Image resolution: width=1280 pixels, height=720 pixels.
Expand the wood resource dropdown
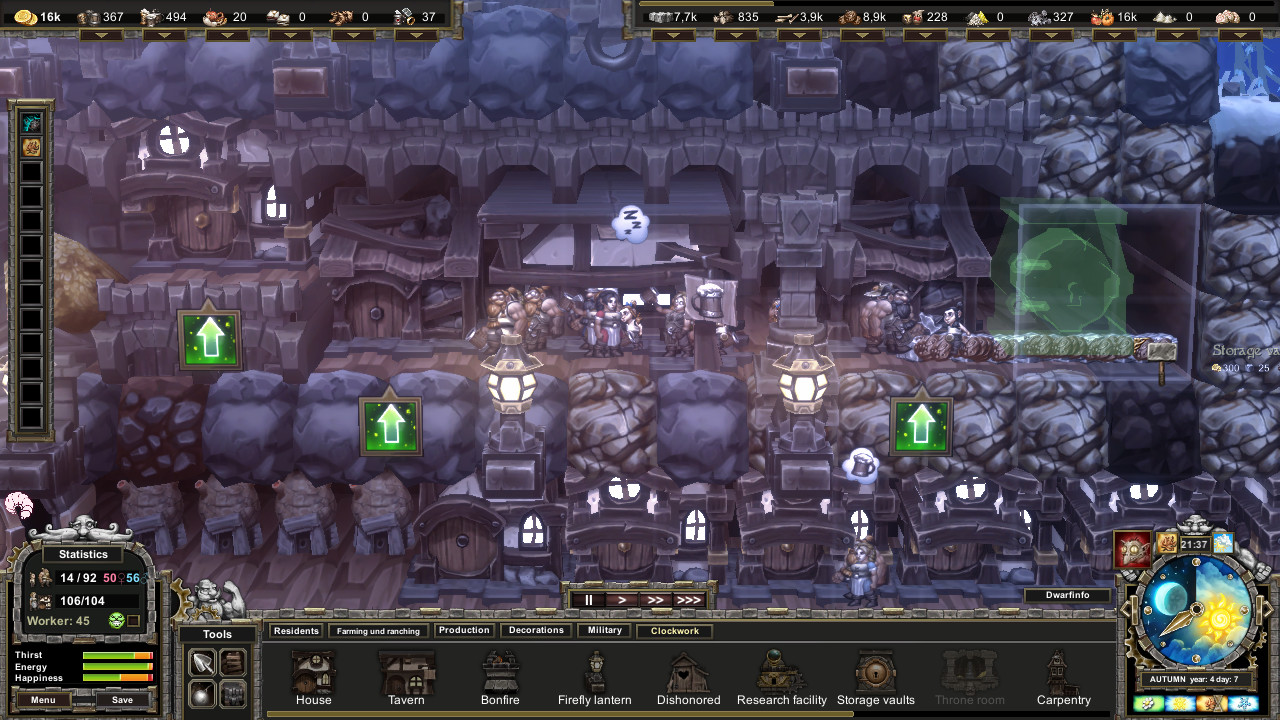tap(798, 33)
